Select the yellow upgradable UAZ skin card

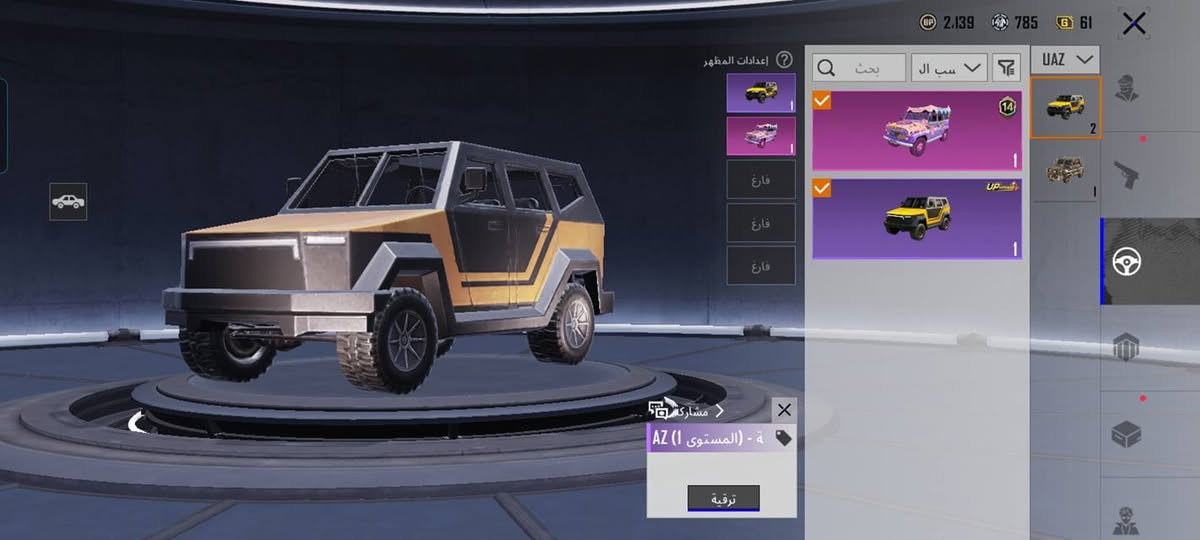pyautogui.click(x=916, y=219)
